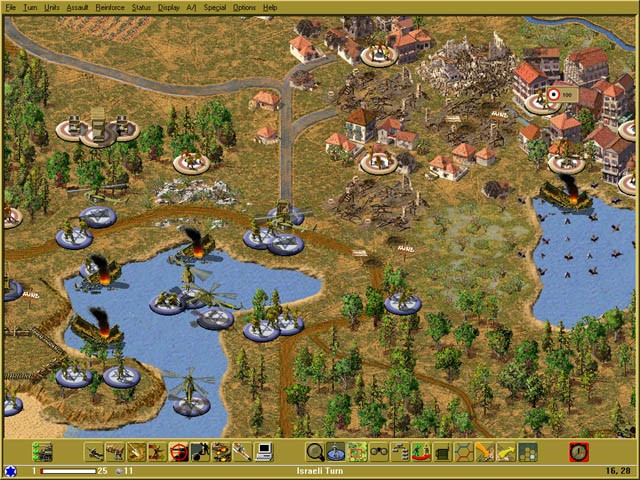Open the Units menu
This screenshot has height=480, width=640.
(x=52, y=7)
